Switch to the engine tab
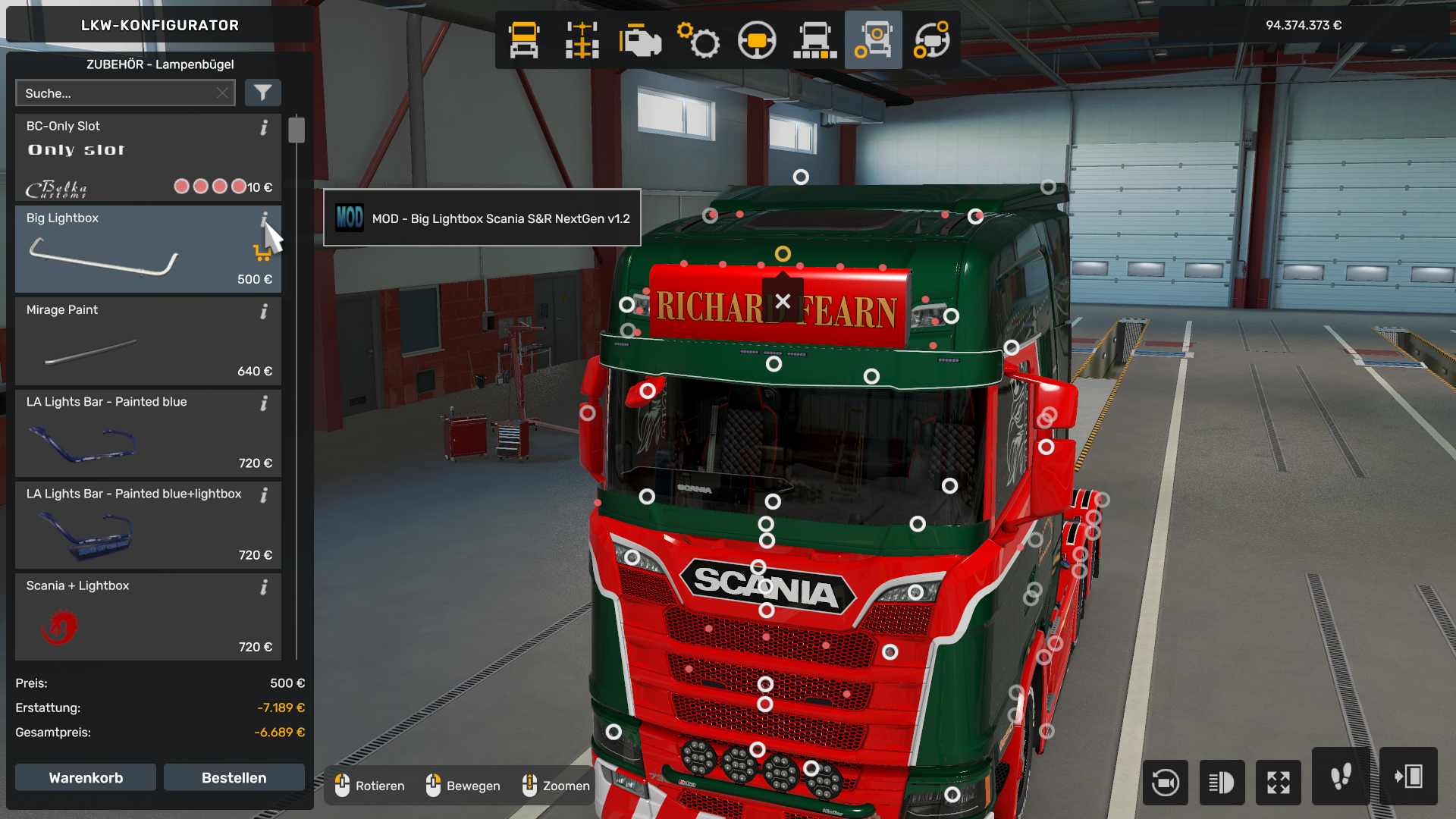 coord(640,40)
